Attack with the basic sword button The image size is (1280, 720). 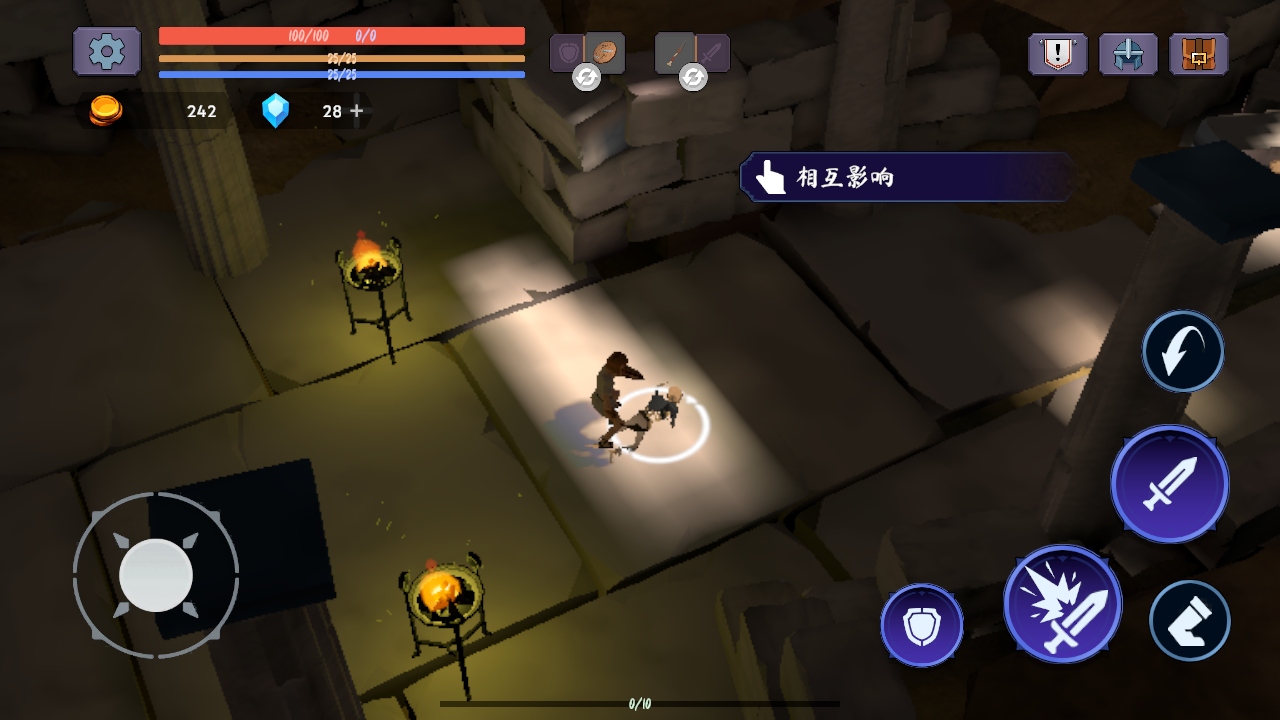(x=1170, y=484)
